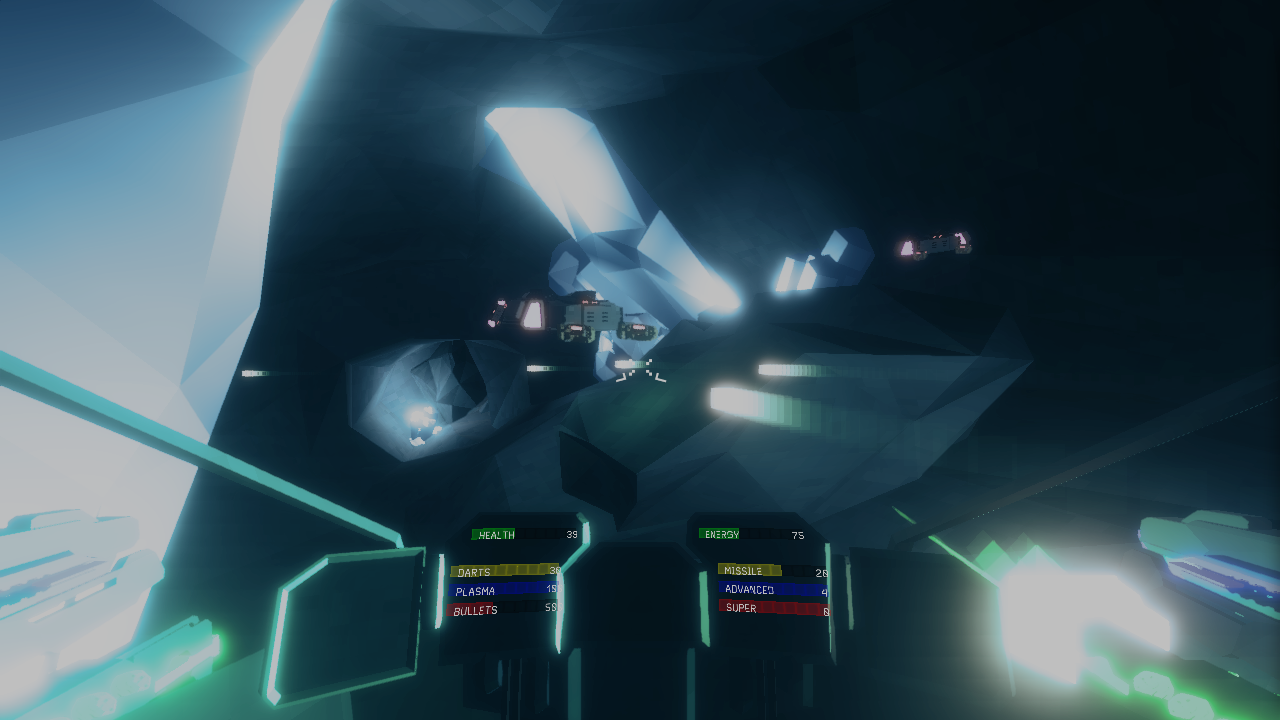Select the BULLETS ammo indicator
The width and height of the screenshot is (1280, 720).
tap(502, 611)
